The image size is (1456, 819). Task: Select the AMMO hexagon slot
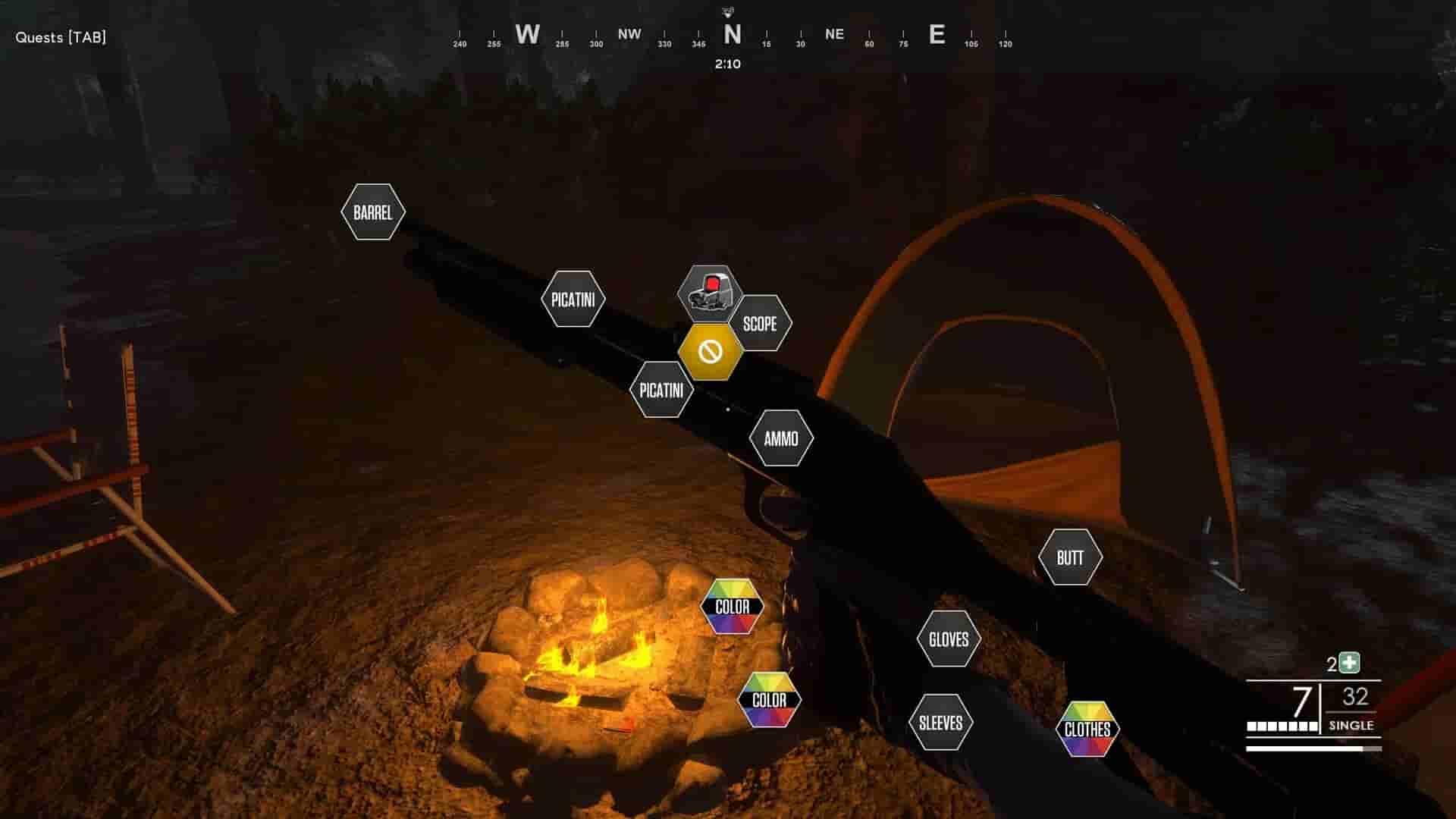tap(782, 438)
